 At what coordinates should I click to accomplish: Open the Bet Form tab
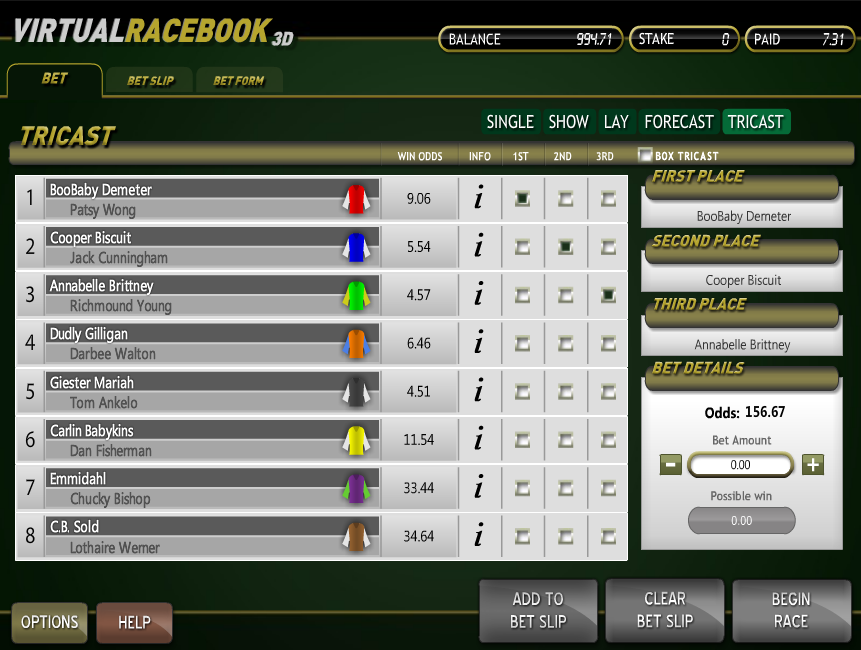pyautogui.click(x=239, y=81)
